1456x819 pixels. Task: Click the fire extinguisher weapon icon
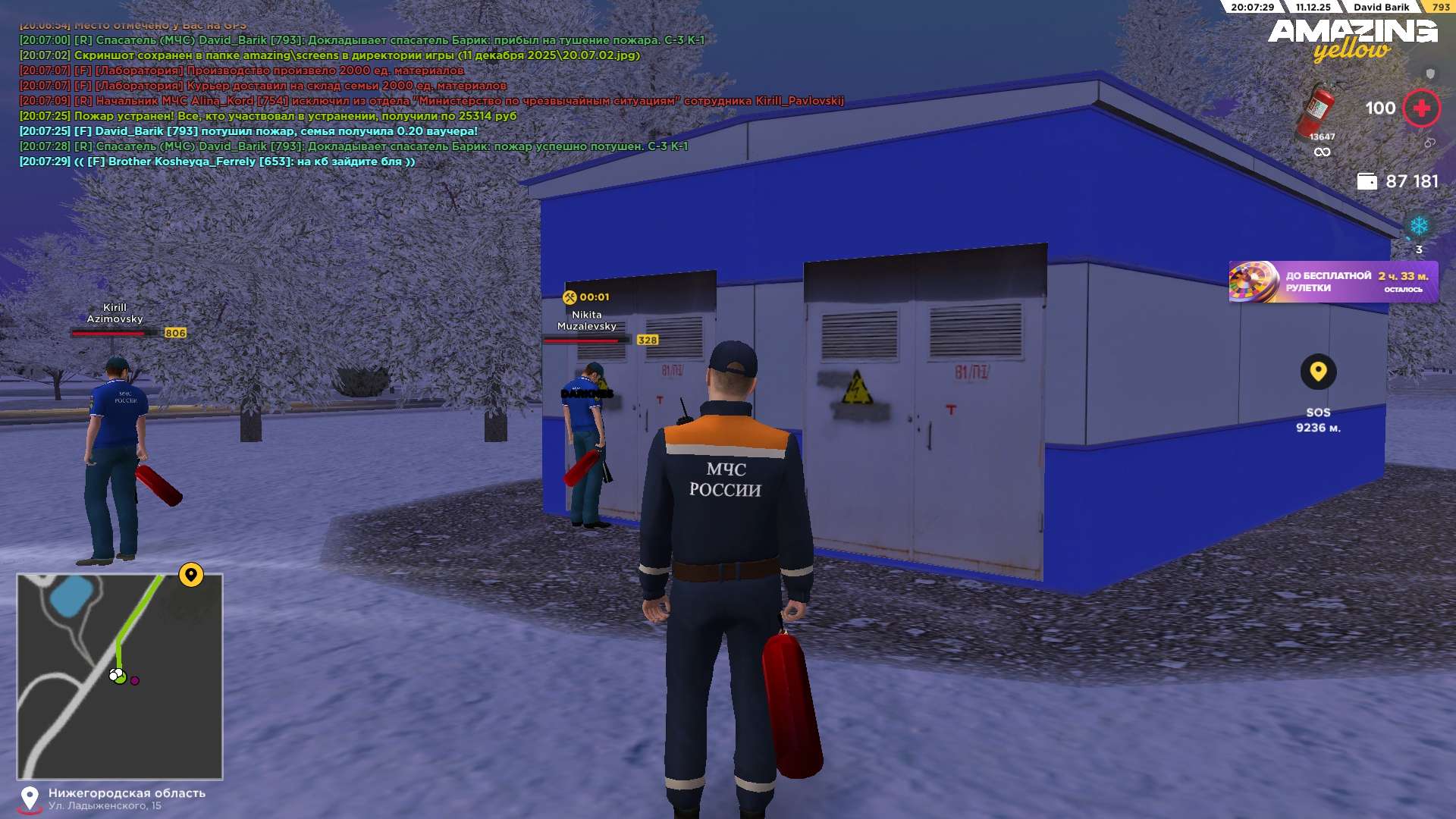point(1319,110)
